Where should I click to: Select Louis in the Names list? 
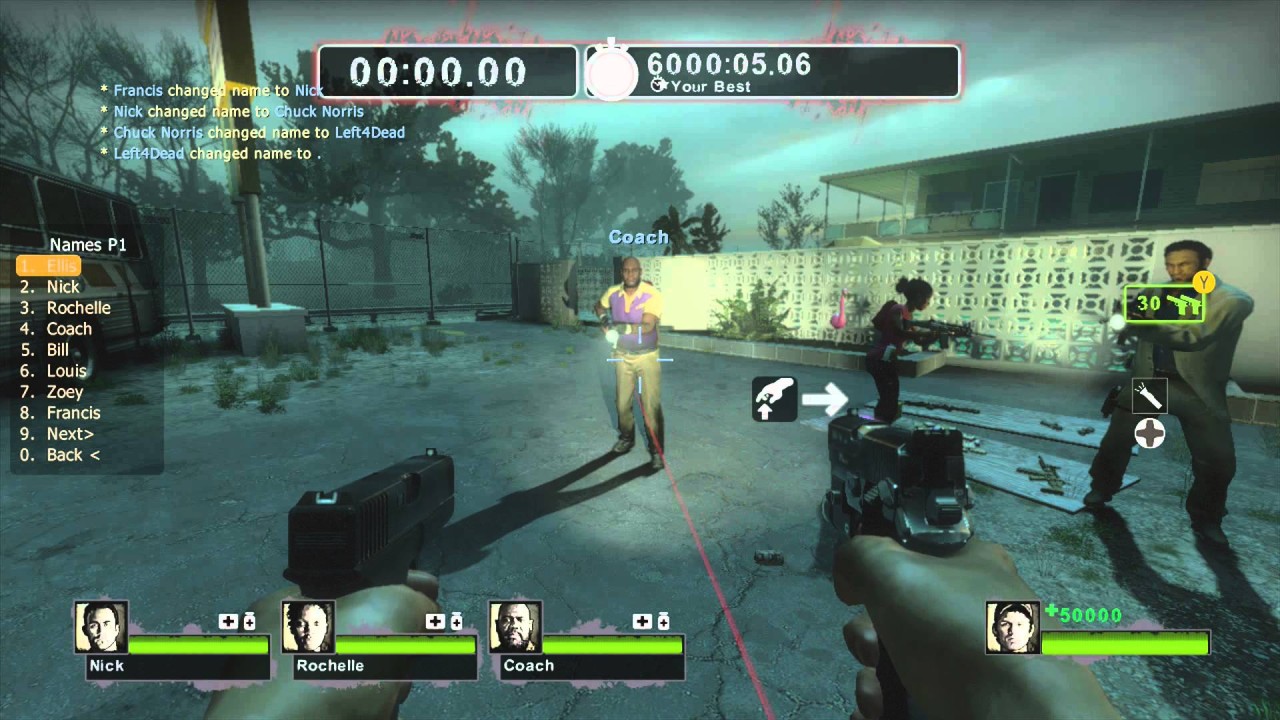coord(66,371)
